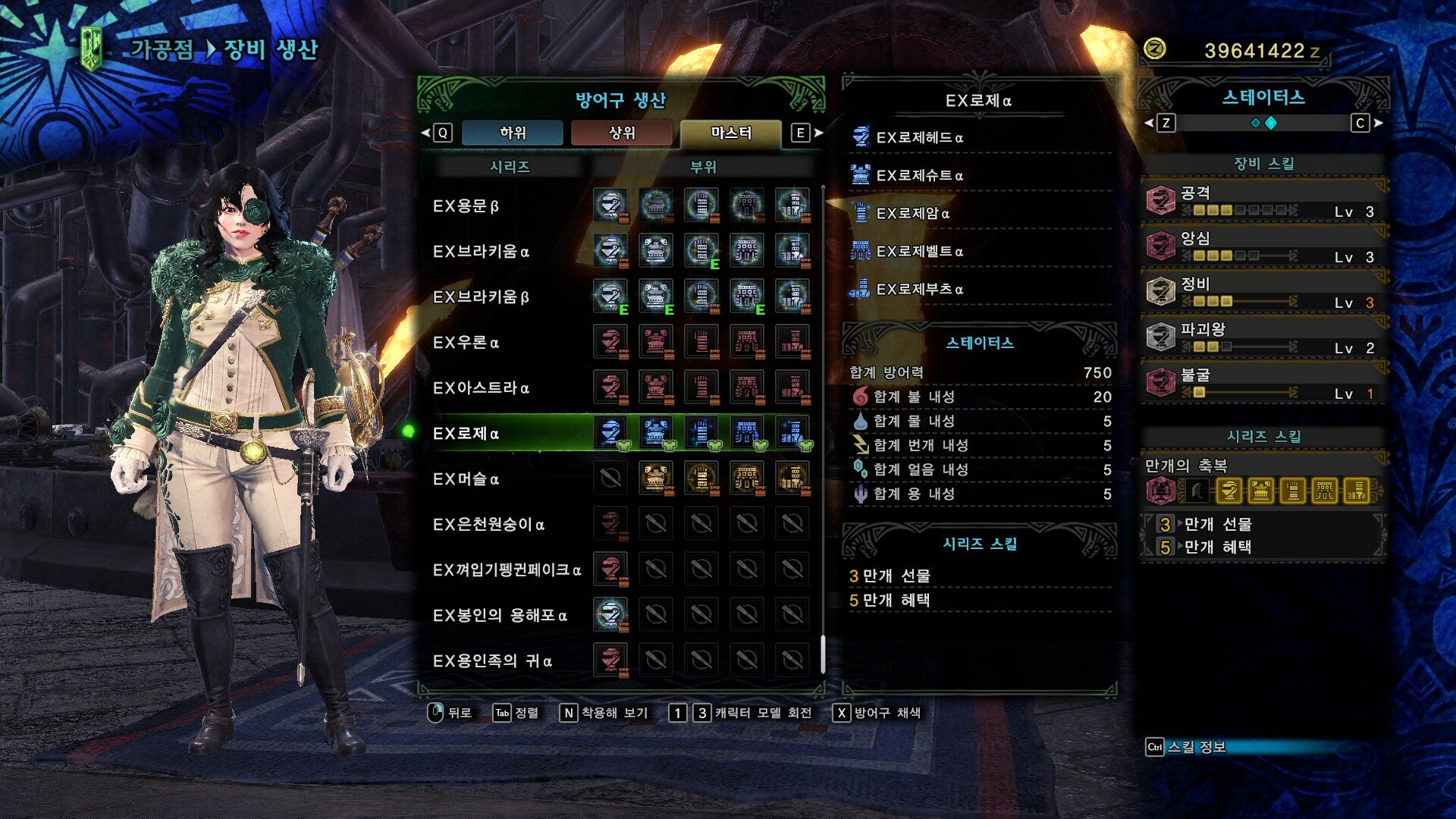Viewport: 1456px width, 819px height.
Task: Pick the EX로제암α arm piece
Action: (912, 214)
